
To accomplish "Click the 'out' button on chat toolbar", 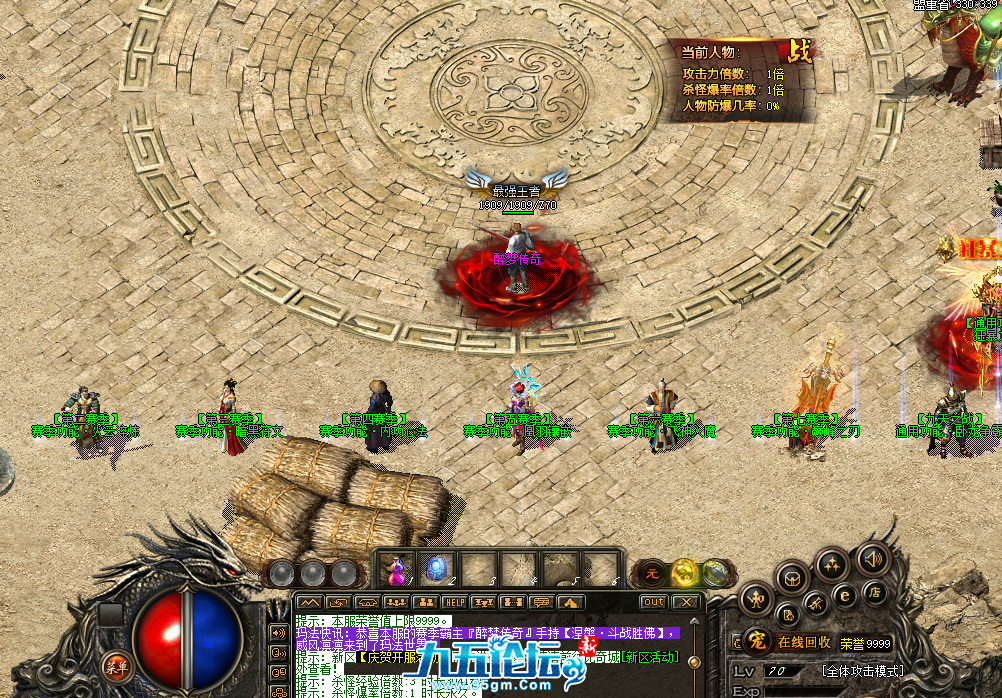I will pos(653,602).
